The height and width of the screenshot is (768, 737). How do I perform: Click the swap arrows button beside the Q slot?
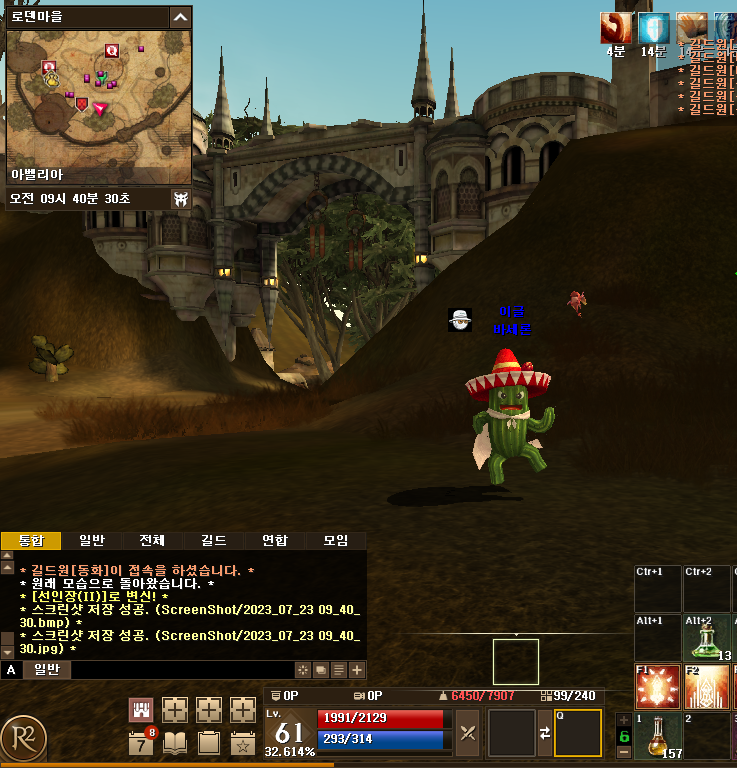(545, 732)
